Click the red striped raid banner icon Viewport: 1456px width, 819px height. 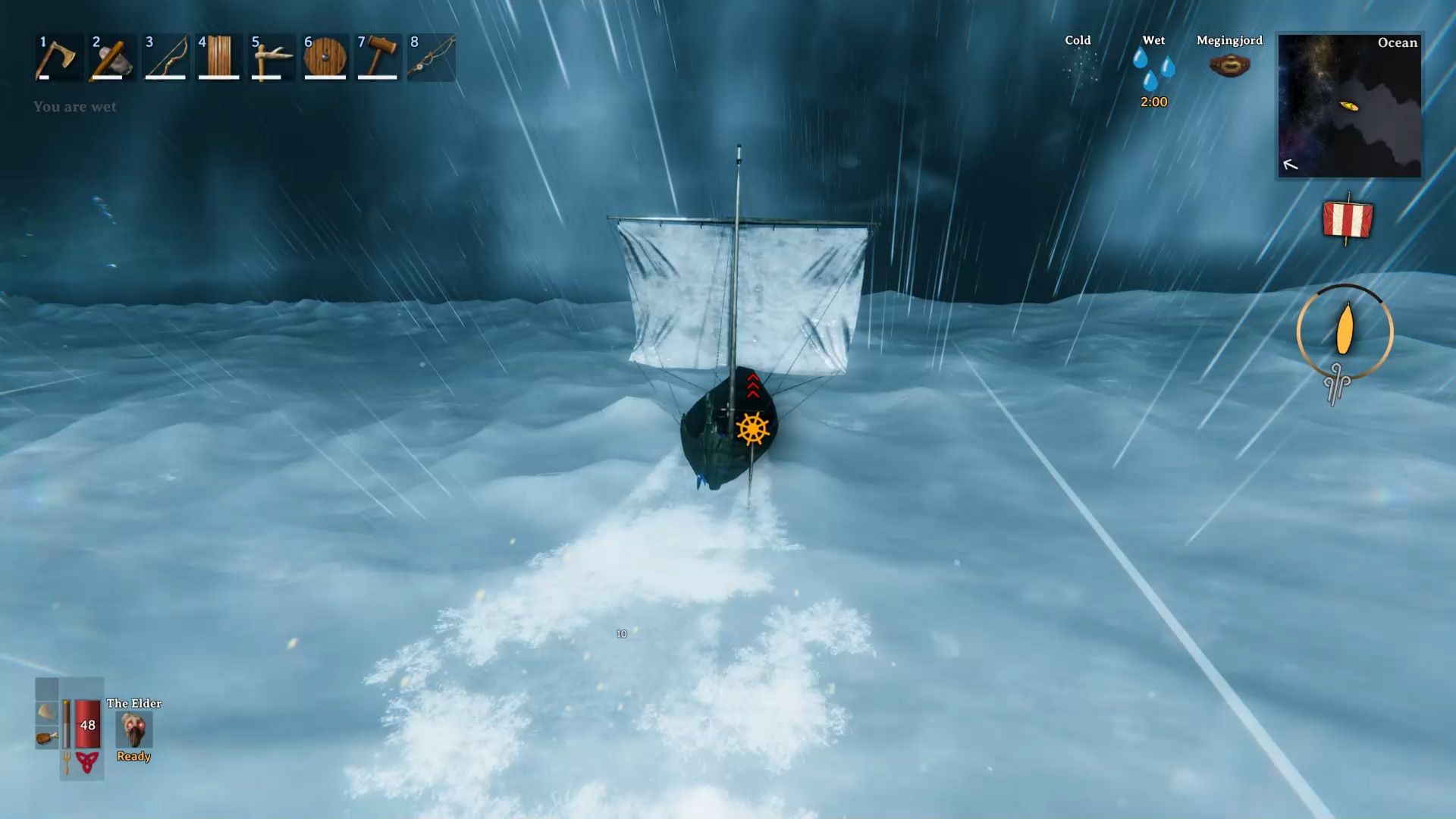pyautogui.click(x=1348, y=220)
